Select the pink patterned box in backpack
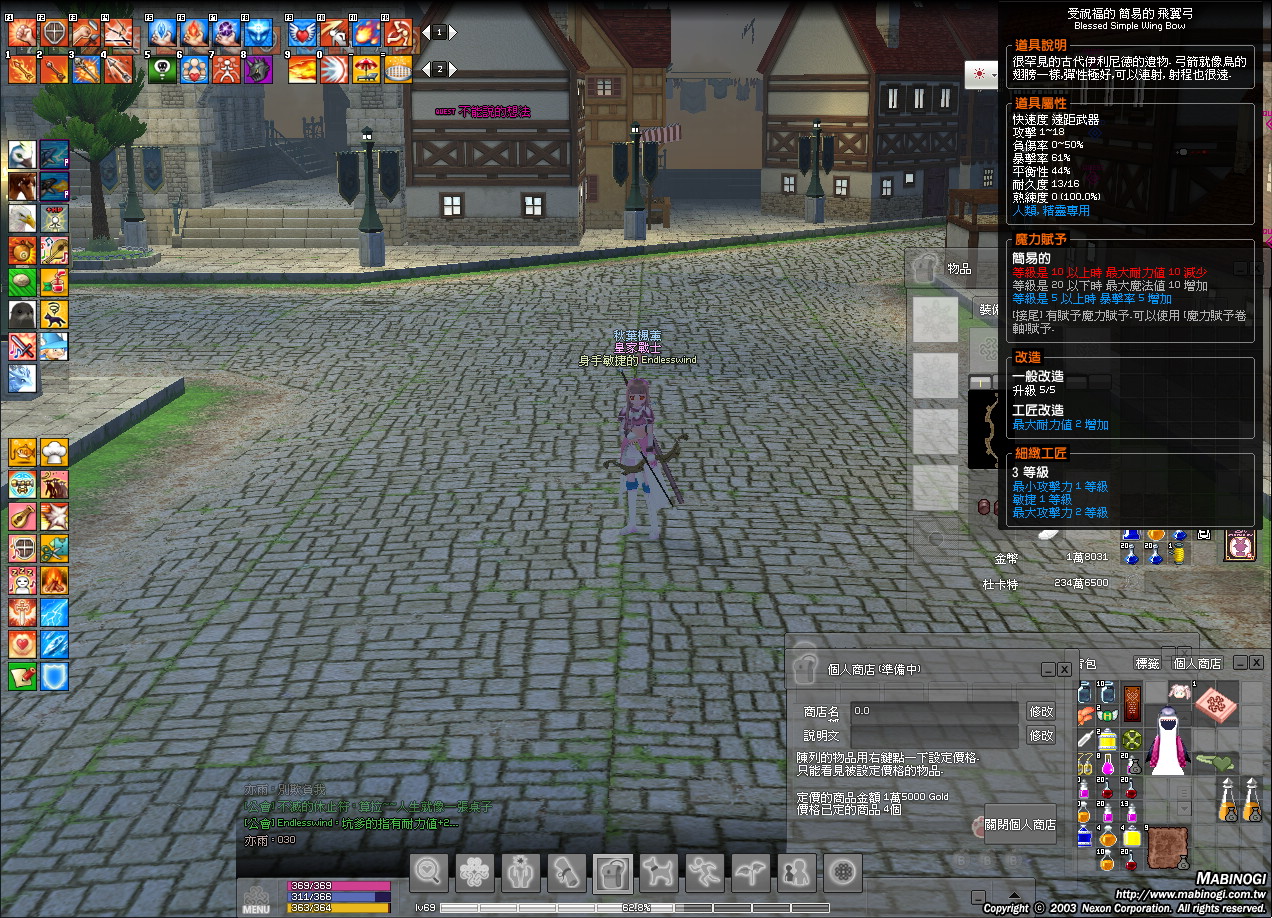The image size is (1272, 918). (x=1216, y=701)
